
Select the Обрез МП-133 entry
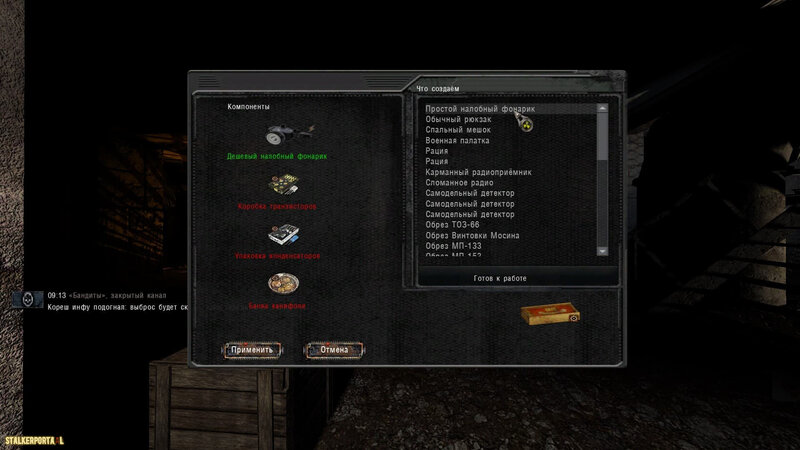tap(456, 247)
